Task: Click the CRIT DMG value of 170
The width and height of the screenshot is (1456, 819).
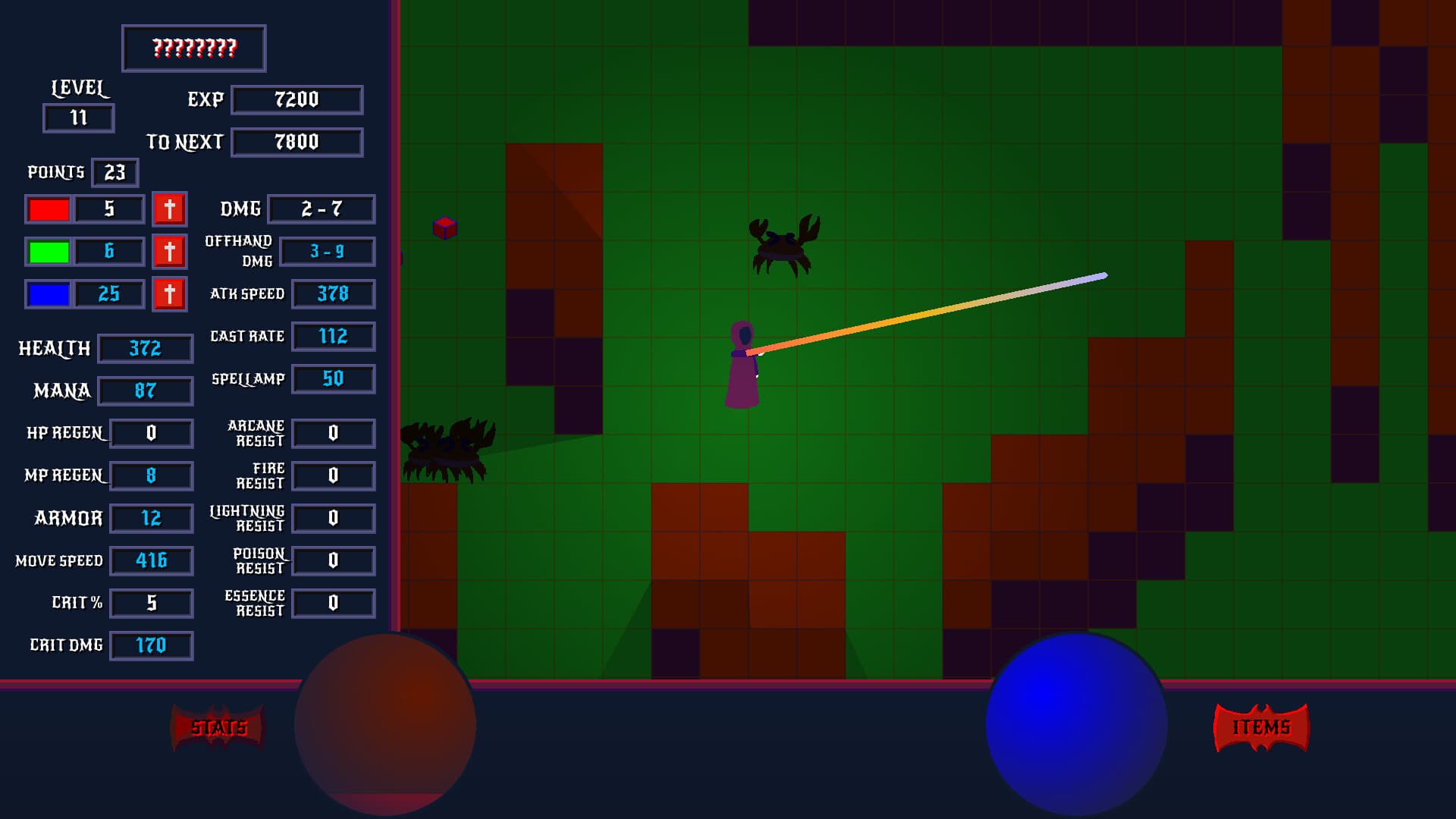Action: 152,646
